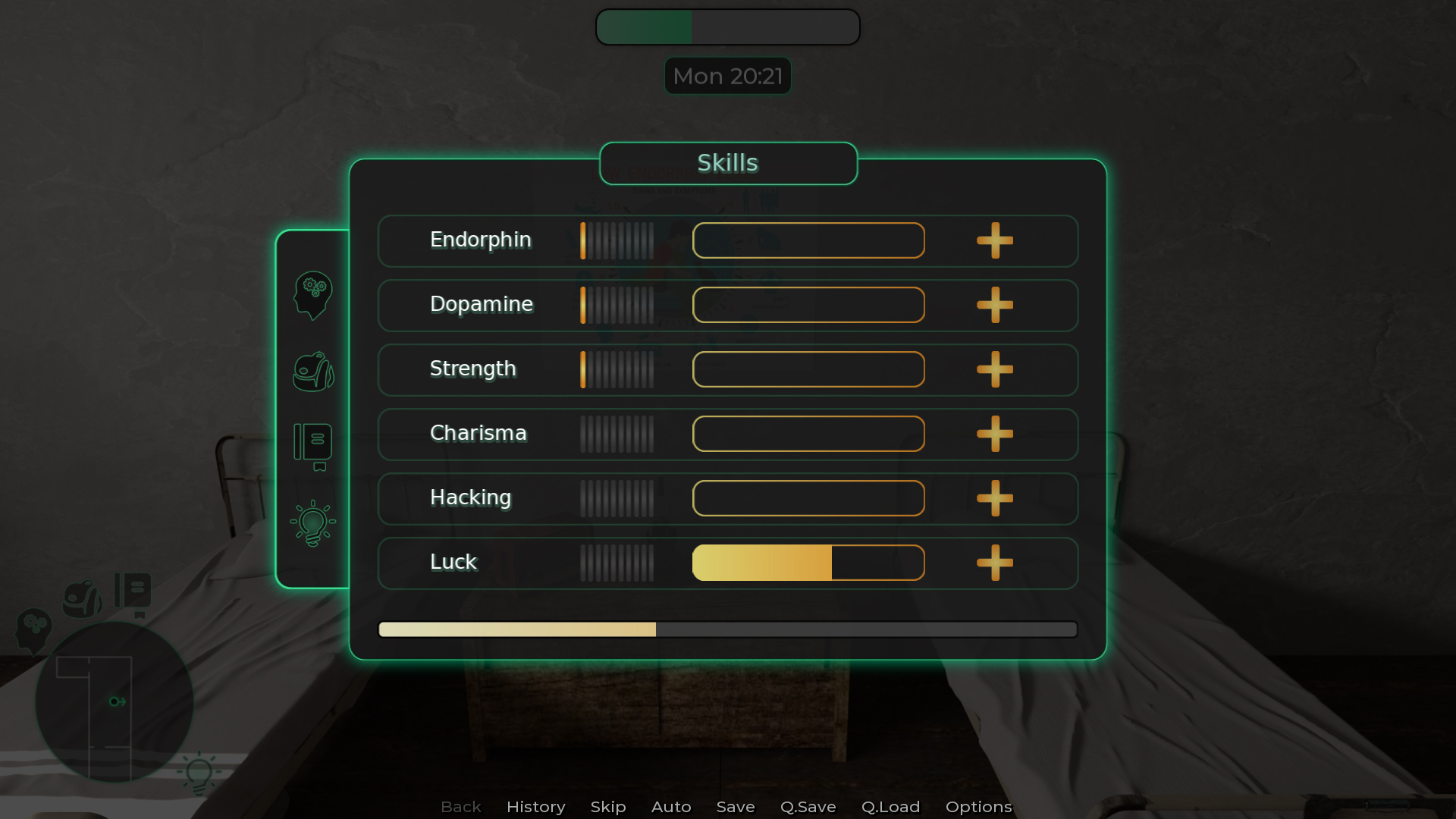
Task: Go Back using the bottom menu
Action: tap(461, 807)
